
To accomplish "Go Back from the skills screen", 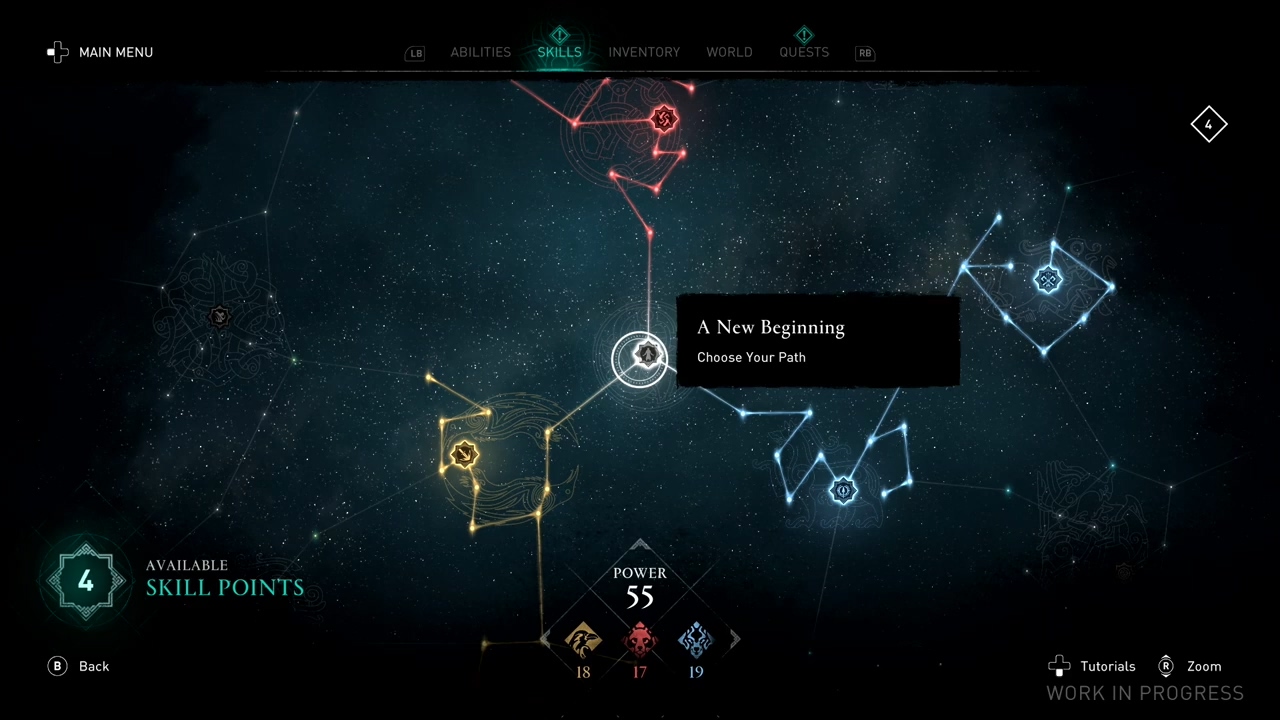I will (x=79, y=666).
